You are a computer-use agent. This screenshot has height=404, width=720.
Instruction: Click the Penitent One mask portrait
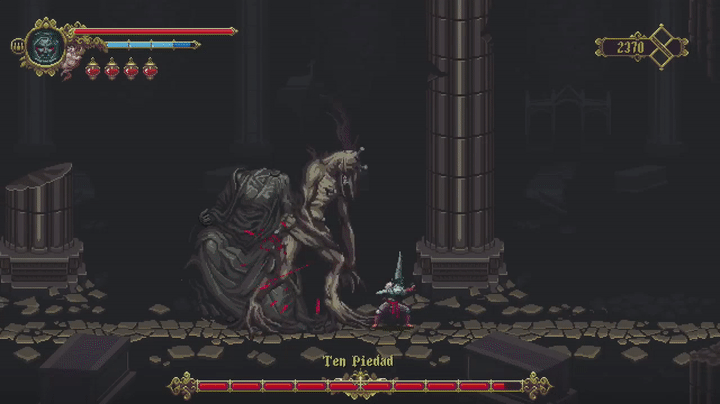pyautogui.click(x=45, y=46)
